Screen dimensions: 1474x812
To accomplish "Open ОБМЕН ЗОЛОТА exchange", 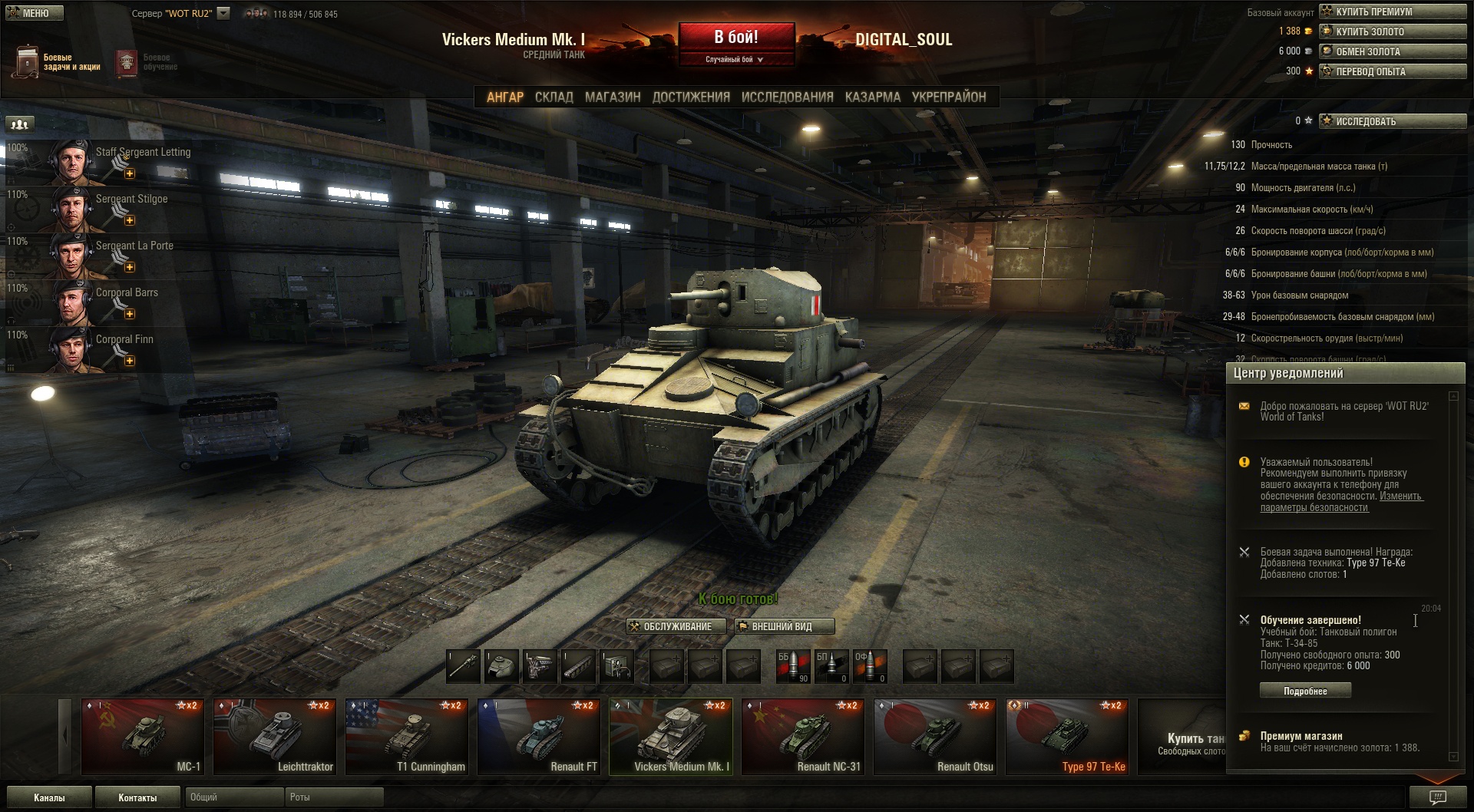I will click(1392, 51).
